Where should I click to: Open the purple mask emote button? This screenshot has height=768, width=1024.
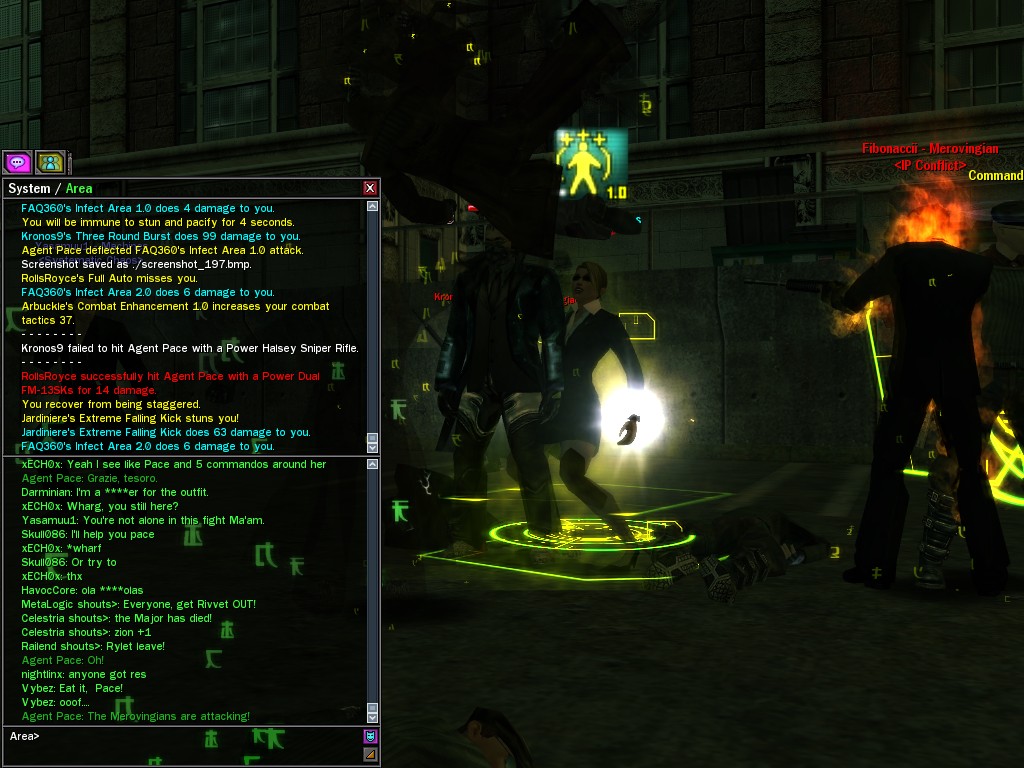point(370,736)
